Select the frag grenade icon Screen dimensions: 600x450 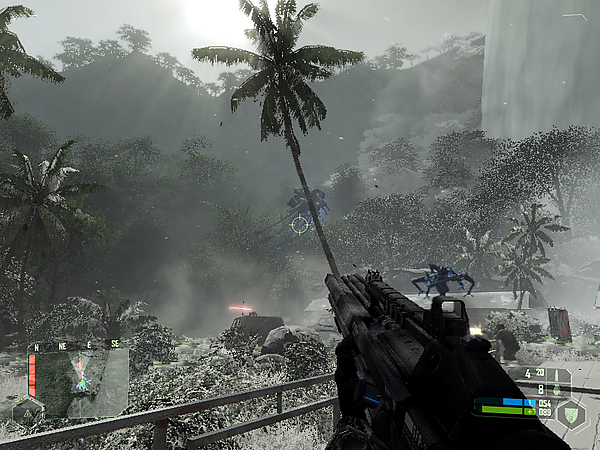(556, 389)
